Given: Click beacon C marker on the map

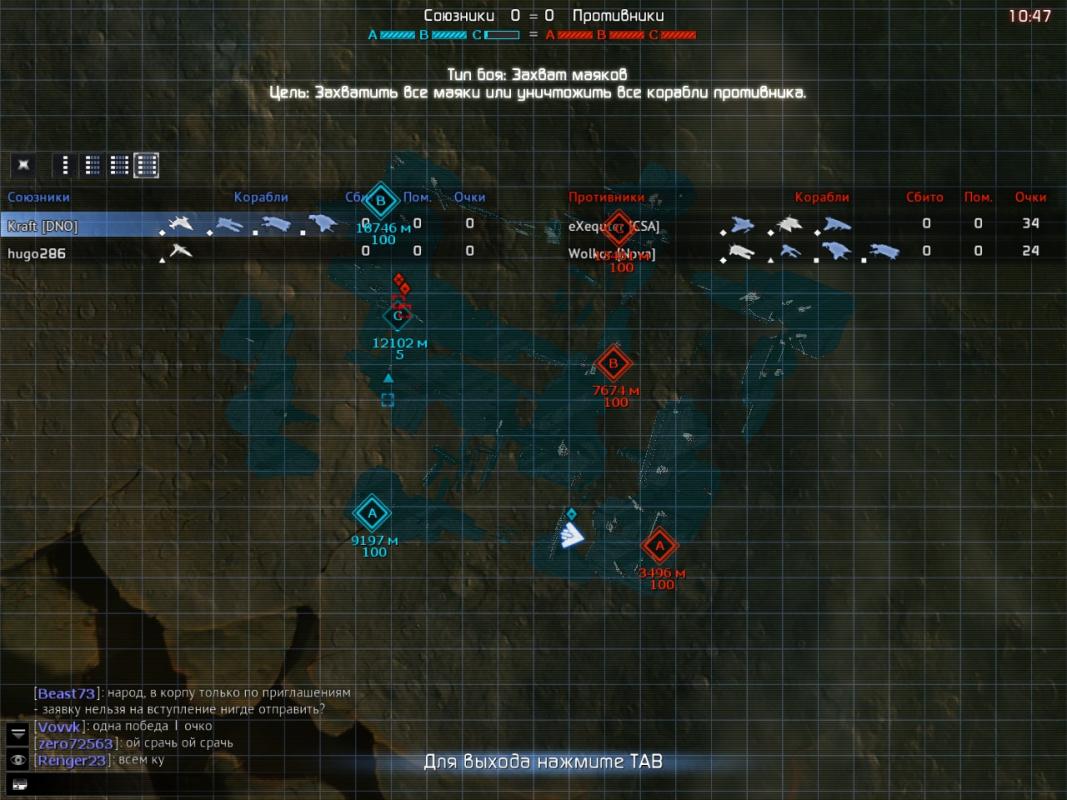Looking at the screenshot, I should (x=398, y=317).
